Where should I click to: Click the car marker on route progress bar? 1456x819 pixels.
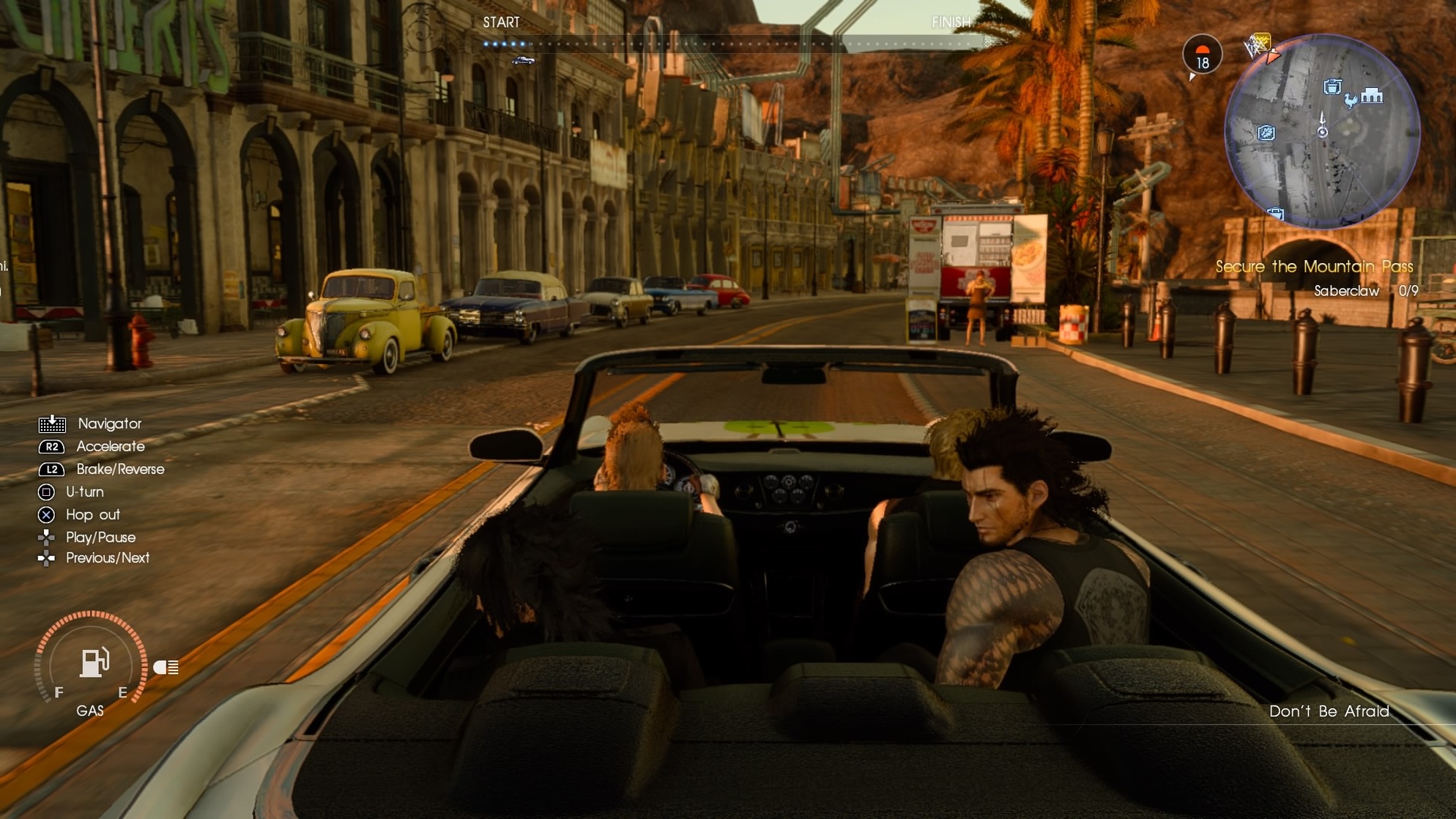[x=523, y=60]
